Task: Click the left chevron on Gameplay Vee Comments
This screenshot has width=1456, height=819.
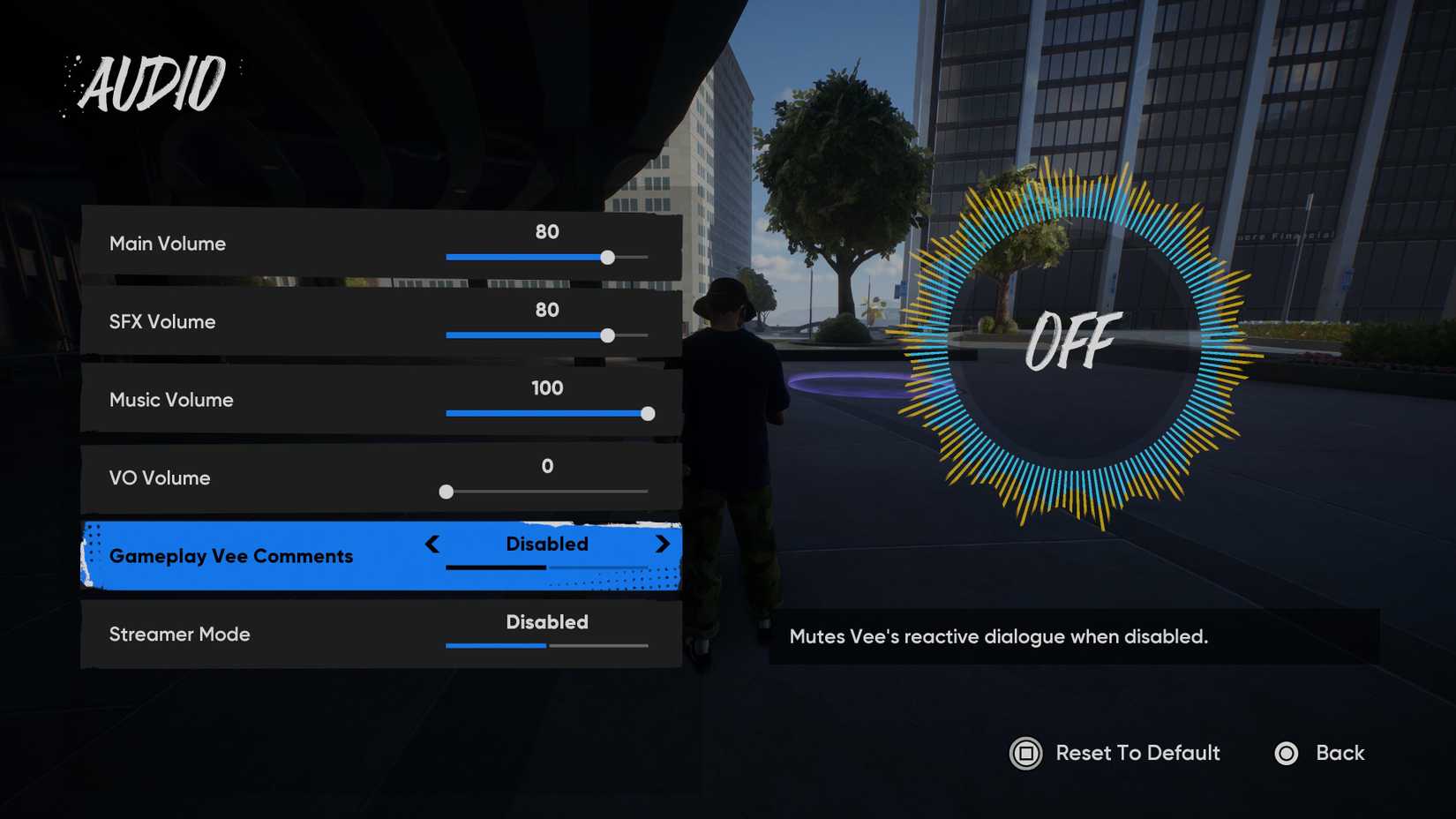Action: [432, 545]
